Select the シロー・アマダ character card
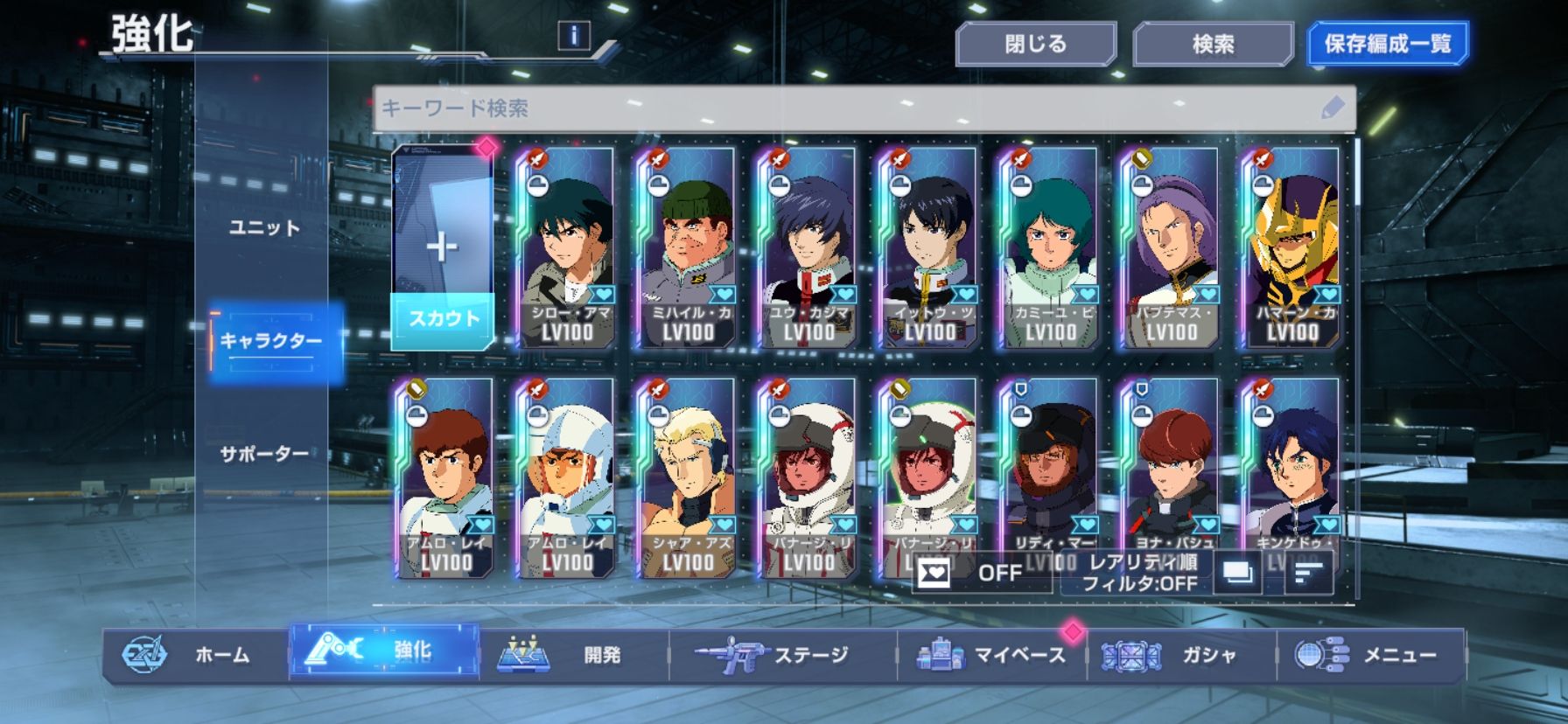The width and height of the screenshot is (1568, 724). (566, 249)
